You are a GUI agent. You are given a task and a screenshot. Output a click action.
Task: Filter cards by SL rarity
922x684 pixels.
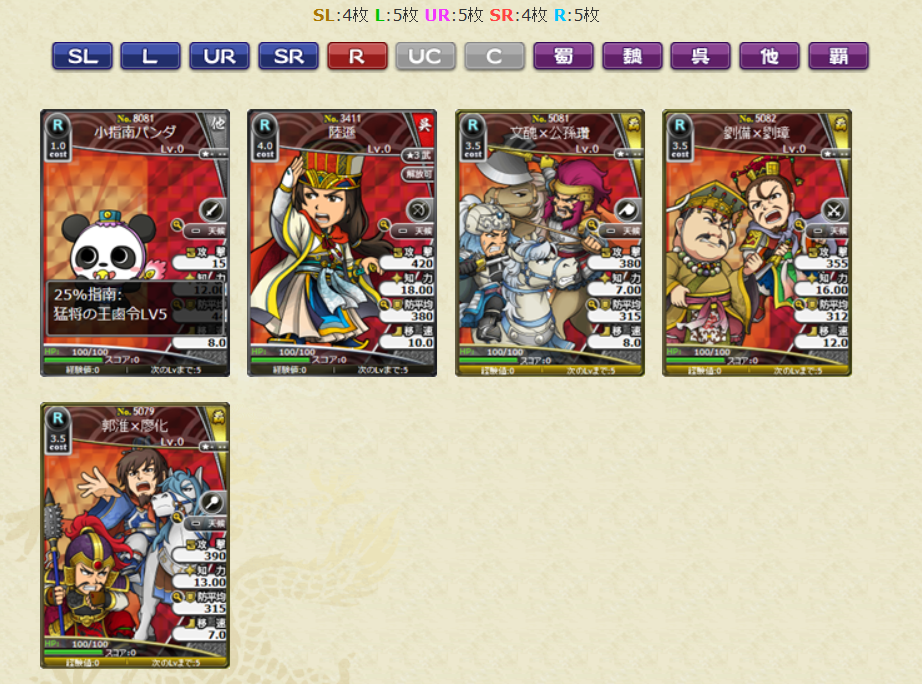[82, 56]
